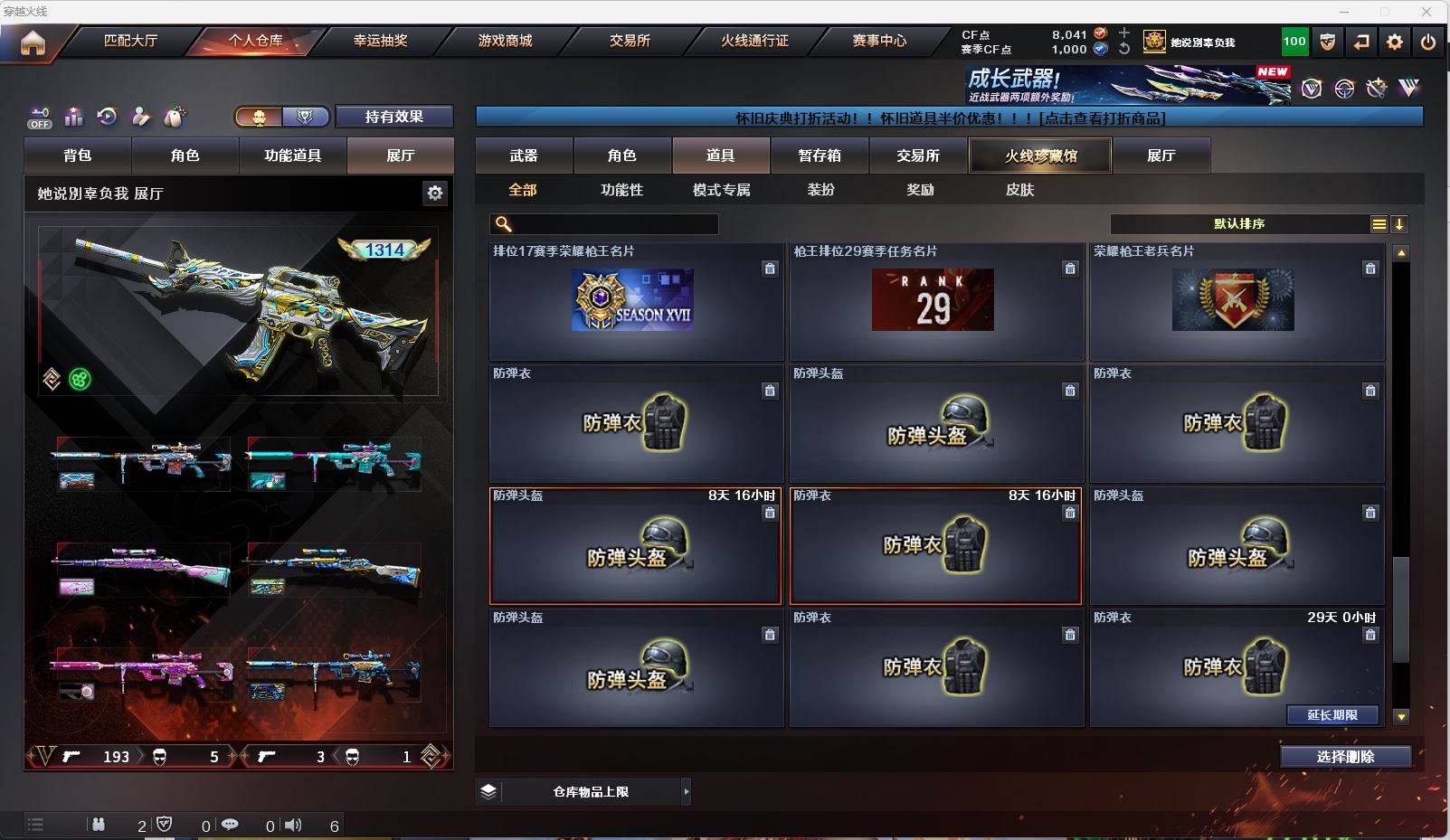The image size is (1450, 840).
Task: Go to 游戏商城 shop
Action: point(505,41)
